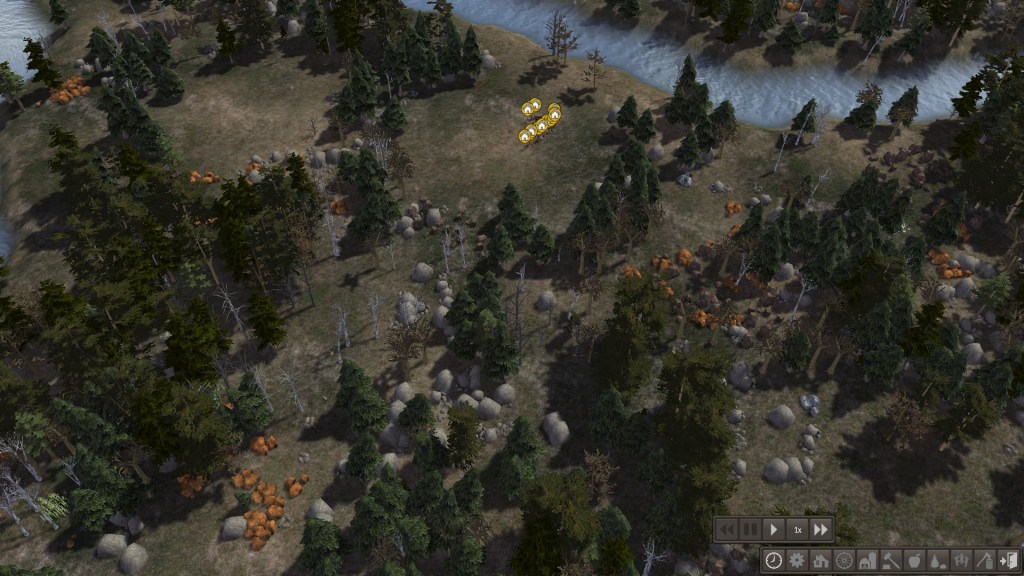Open the axe and stump removal menu

985,560
